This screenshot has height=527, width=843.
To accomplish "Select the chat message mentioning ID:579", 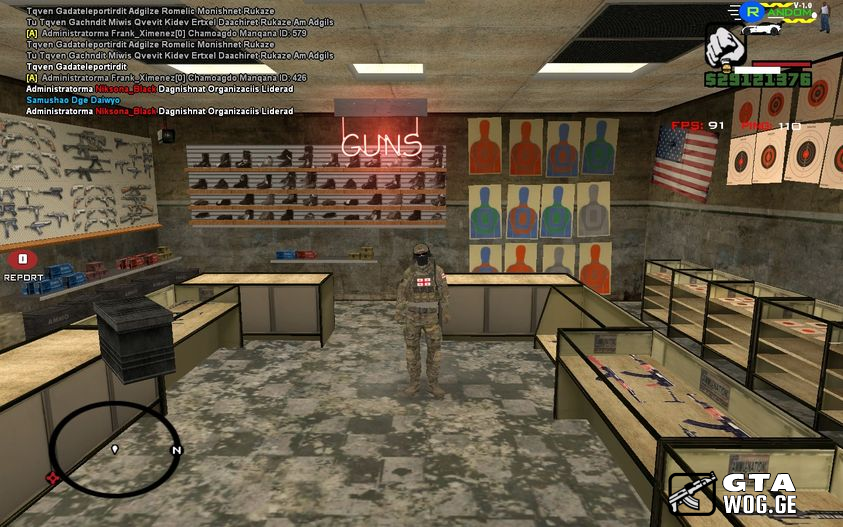I will (x=166, y=33).
